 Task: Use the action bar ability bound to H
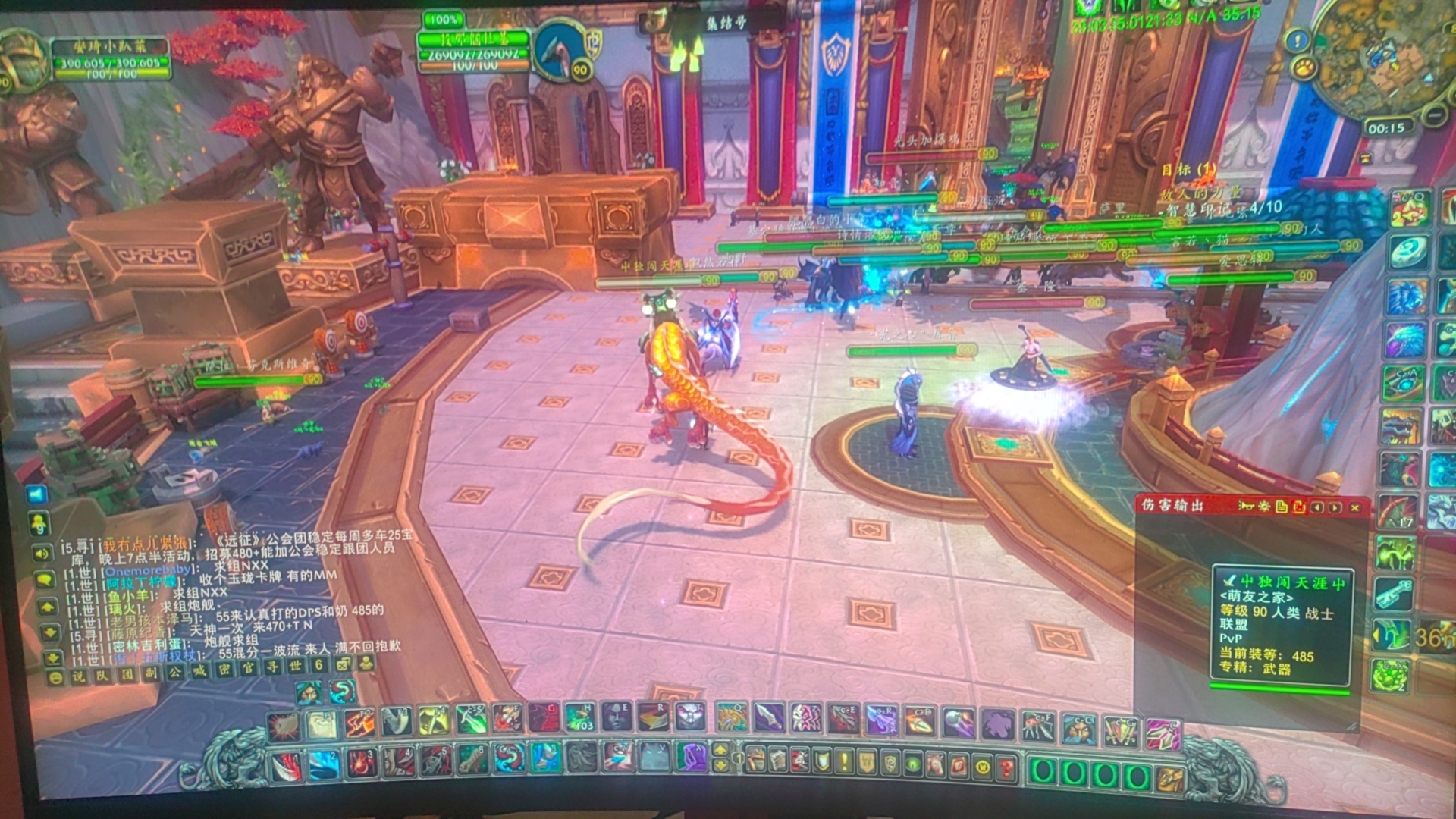(579, 717)
